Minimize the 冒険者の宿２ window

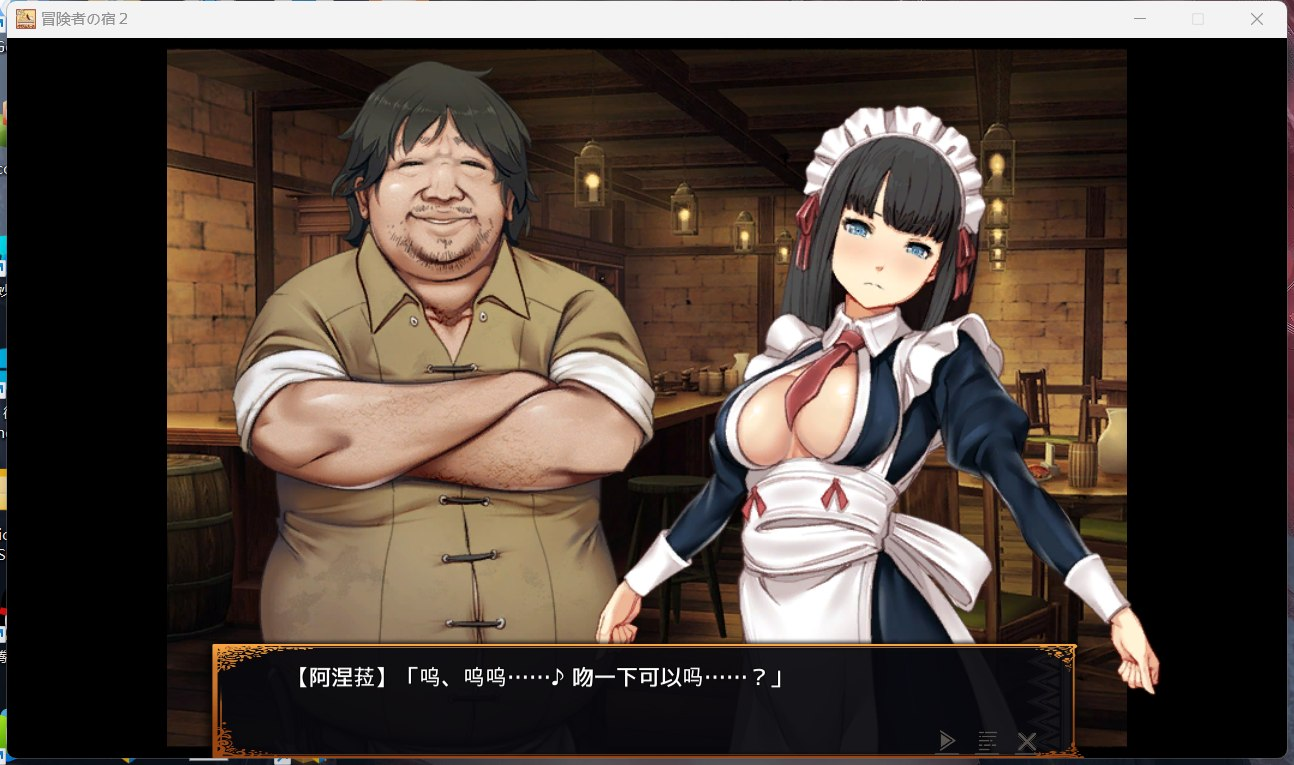[1139, 18]
